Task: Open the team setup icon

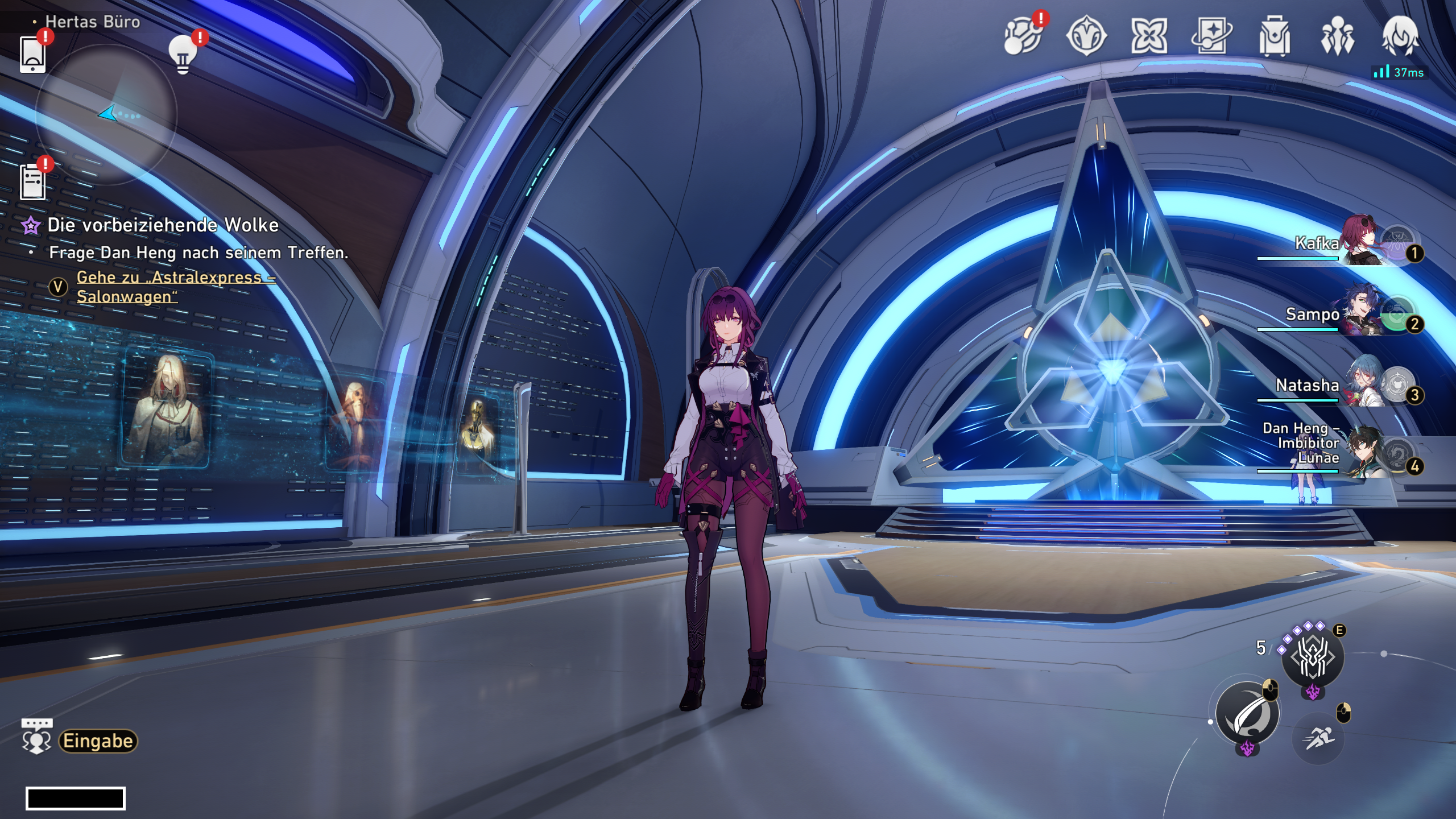Action: click(1337, 36)
